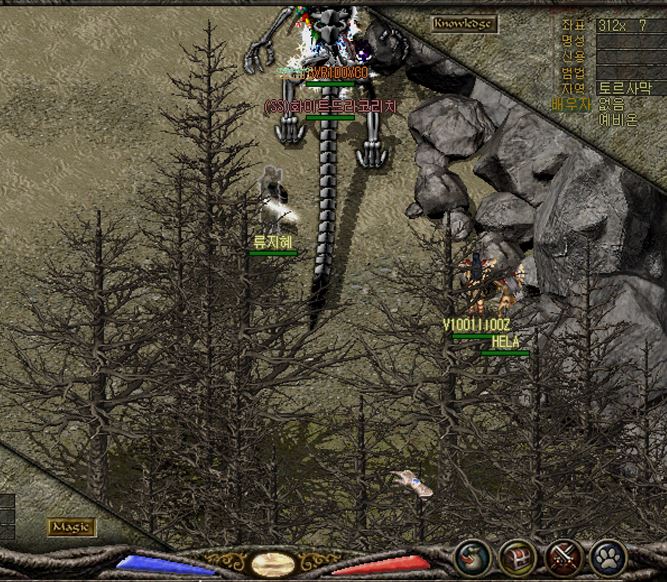Click the paw print icon button

coord(608,556)
